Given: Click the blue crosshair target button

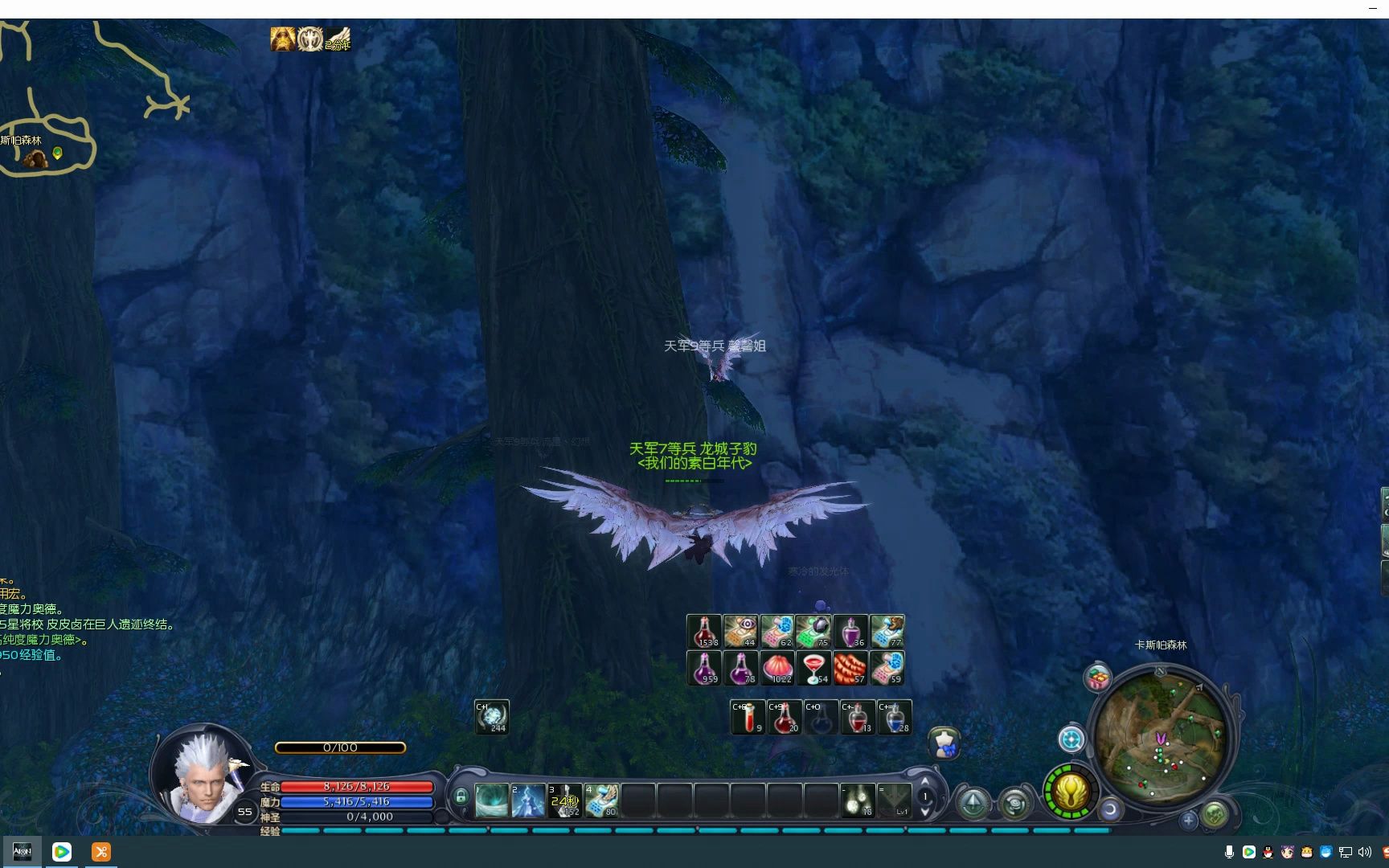Looking at the screenshot, I should click(1071, 739).
